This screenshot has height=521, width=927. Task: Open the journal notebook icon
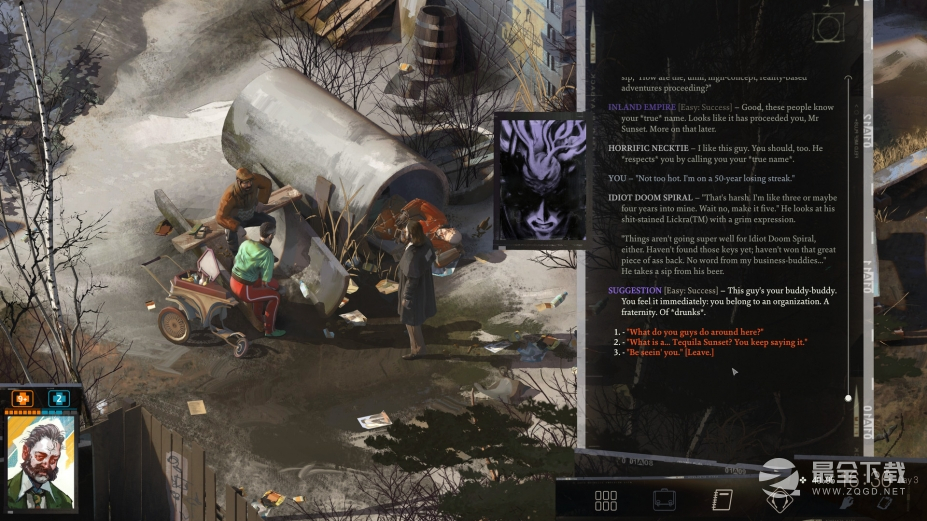(722, 500)
